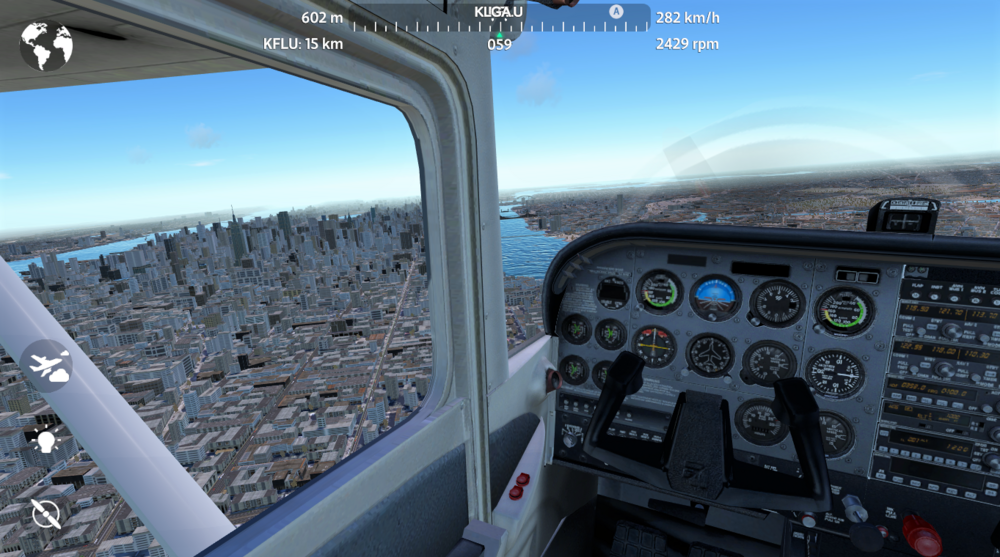
Task: Toggle the light bulb icon
Action: (45, 440)
